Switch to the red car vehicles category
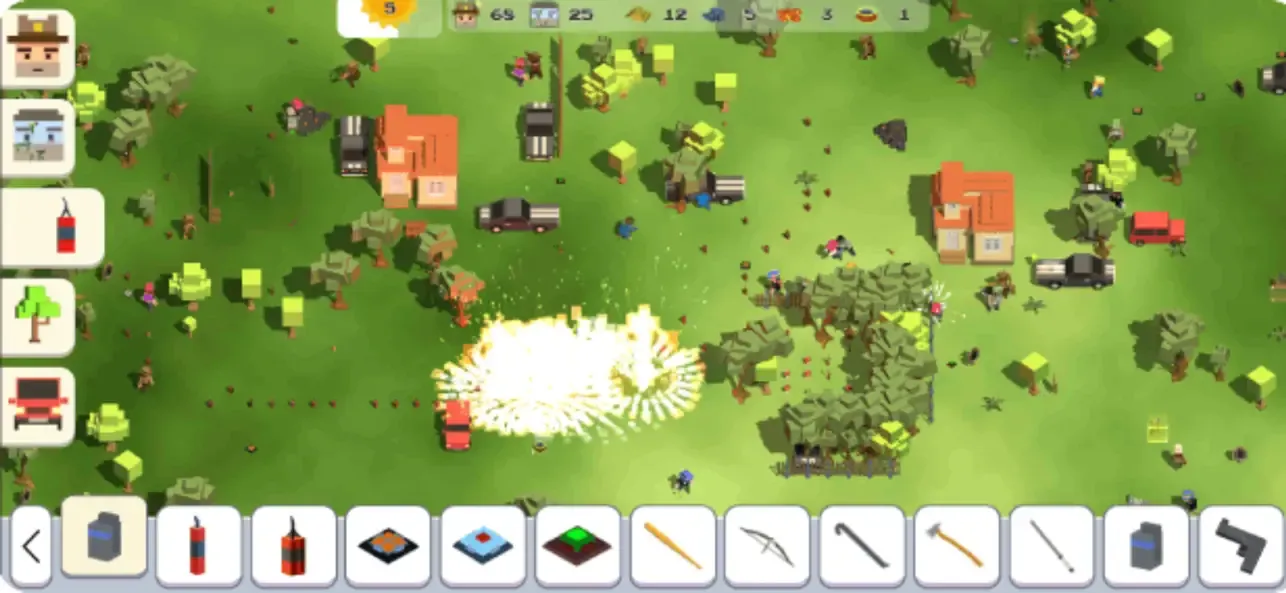The height and width of the screenshot is (593, 1286). tap(38, 406)
